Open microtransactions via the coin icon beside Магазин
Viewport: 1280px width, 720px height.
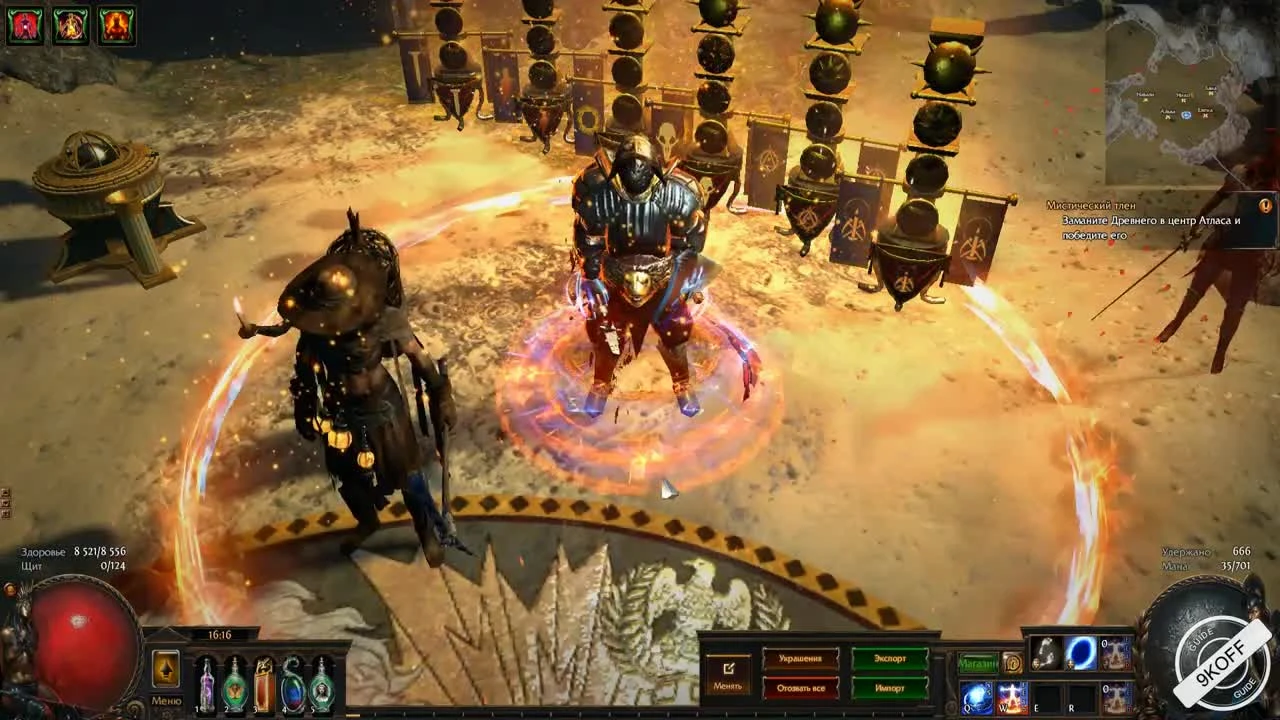(1012, 662)
